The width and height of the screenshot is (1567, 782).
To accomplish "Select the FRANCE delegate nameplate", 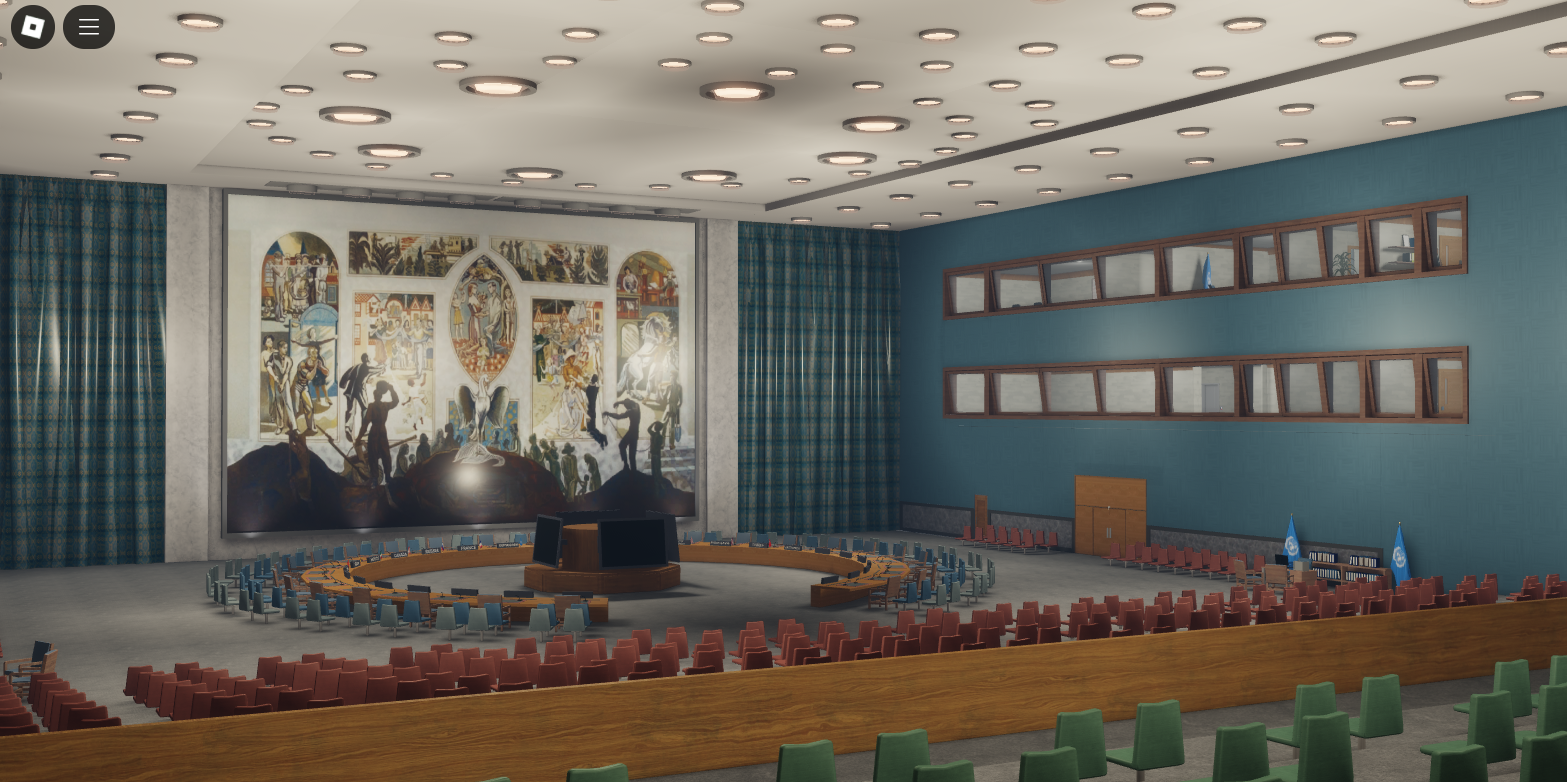I will click(x=468, y=547).
